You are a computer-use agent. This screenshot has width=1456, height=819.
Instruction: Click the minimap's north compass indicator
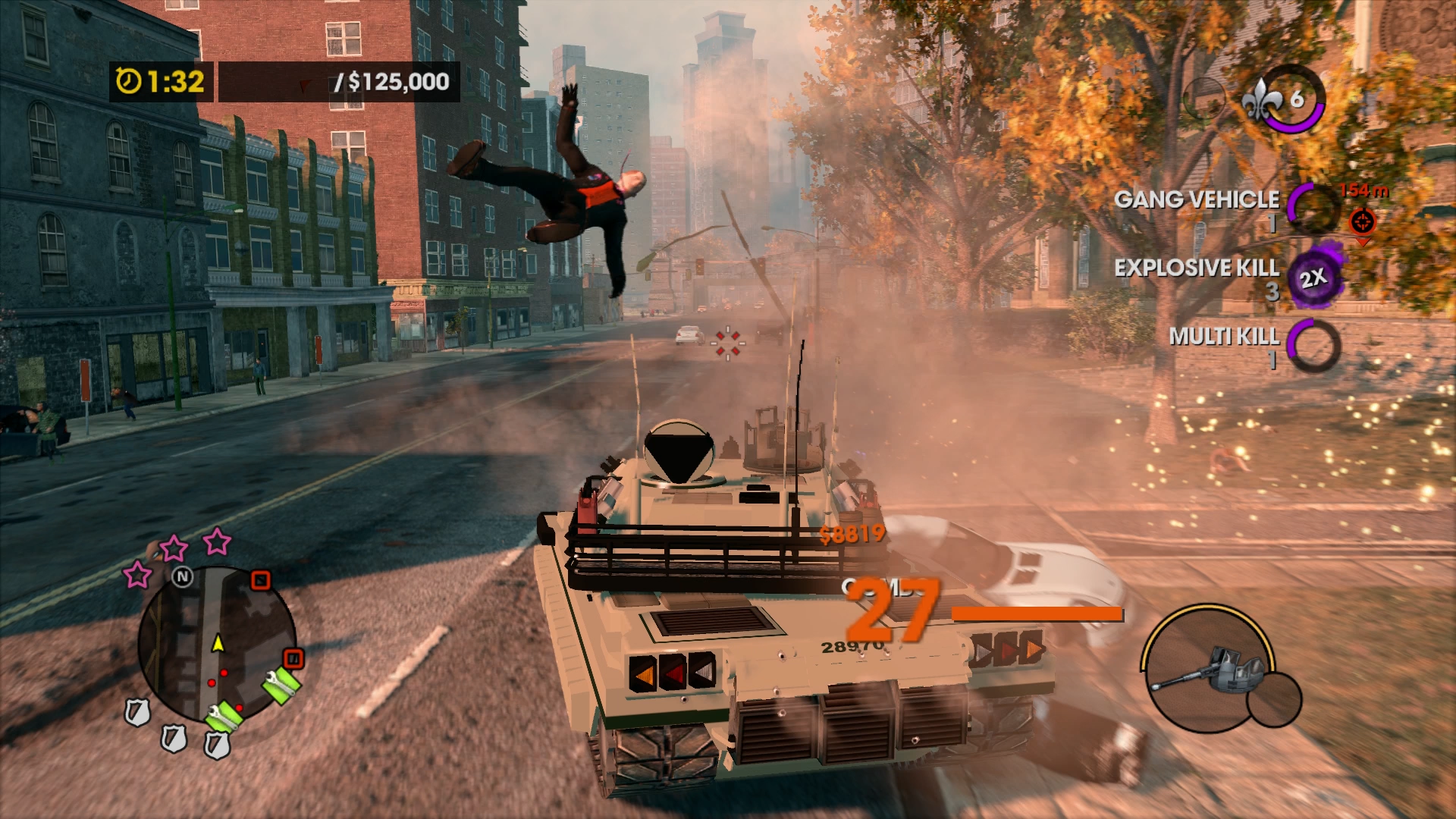182,577
